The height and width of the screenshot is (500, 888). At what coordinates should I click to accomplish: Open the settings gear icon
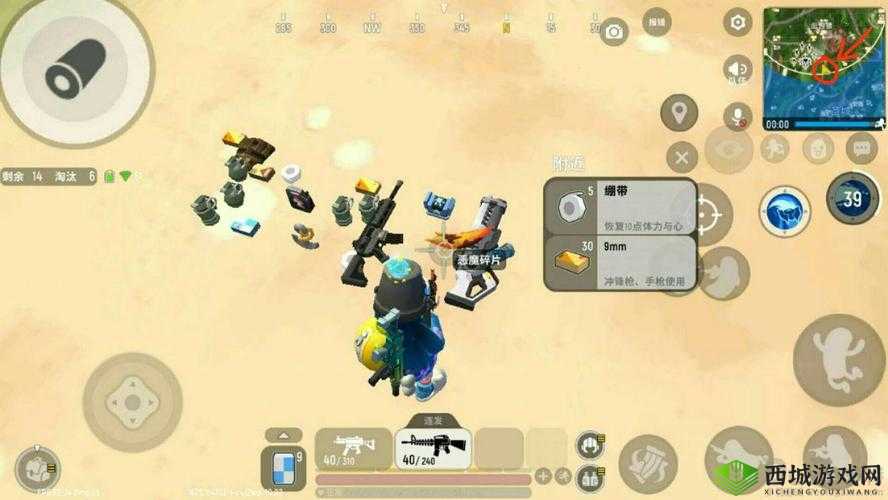pyautogui.click(x=738, y=22)
